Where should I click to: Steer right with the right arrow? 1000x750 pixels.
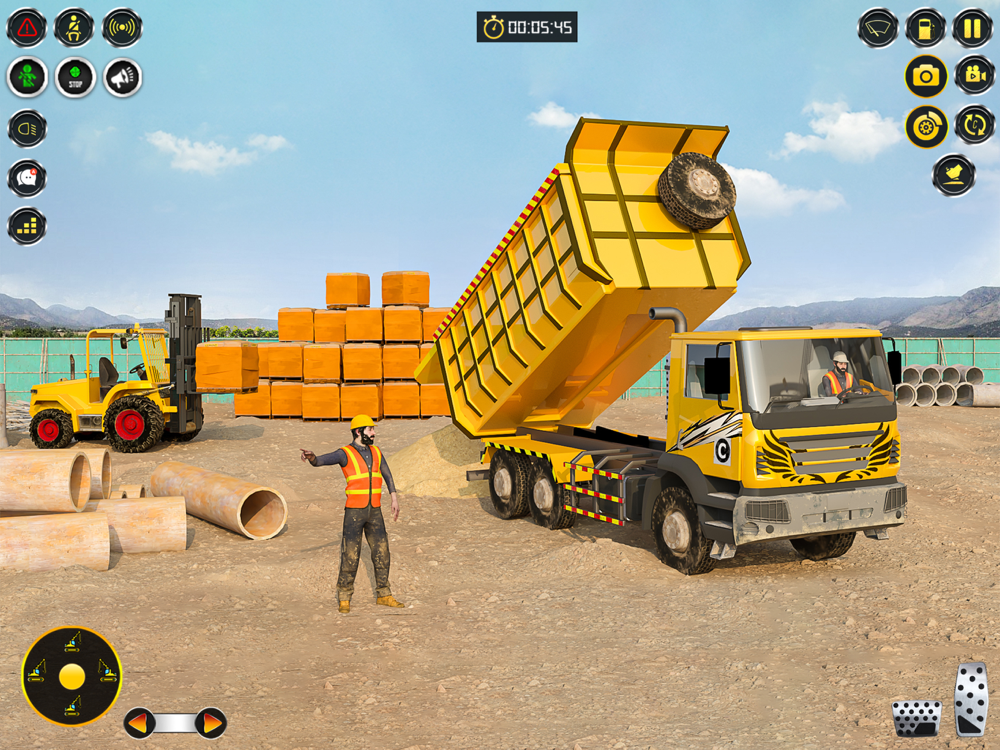coord(211,722)
